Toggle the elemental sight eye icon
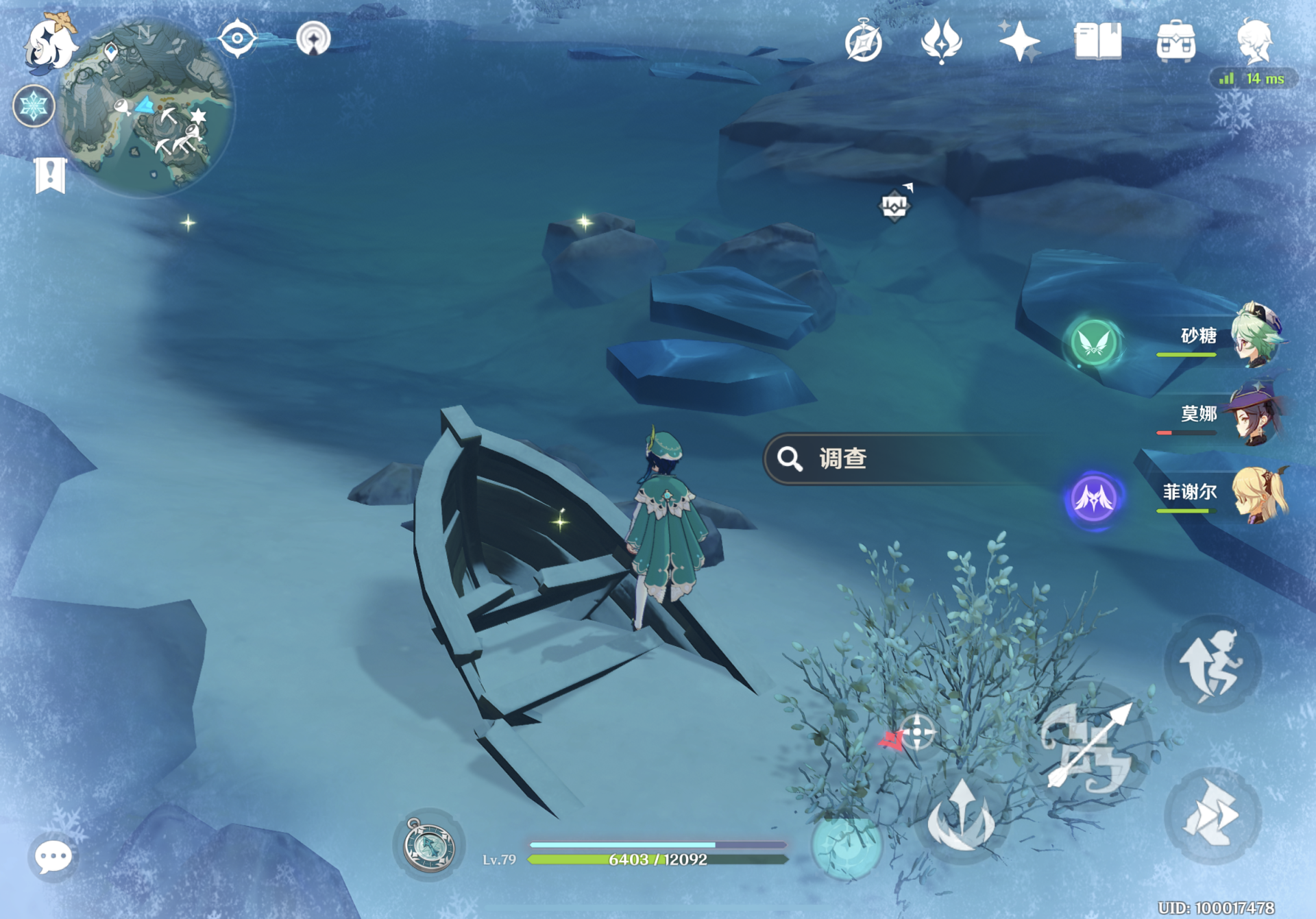The image size is (1316, 919). click(237, 38)
